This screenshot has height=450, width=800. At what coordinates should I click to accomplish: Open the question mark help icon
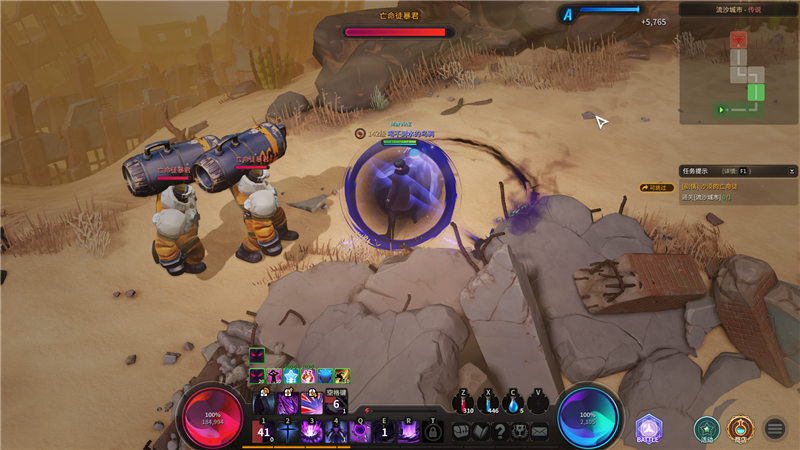(500, 432)
